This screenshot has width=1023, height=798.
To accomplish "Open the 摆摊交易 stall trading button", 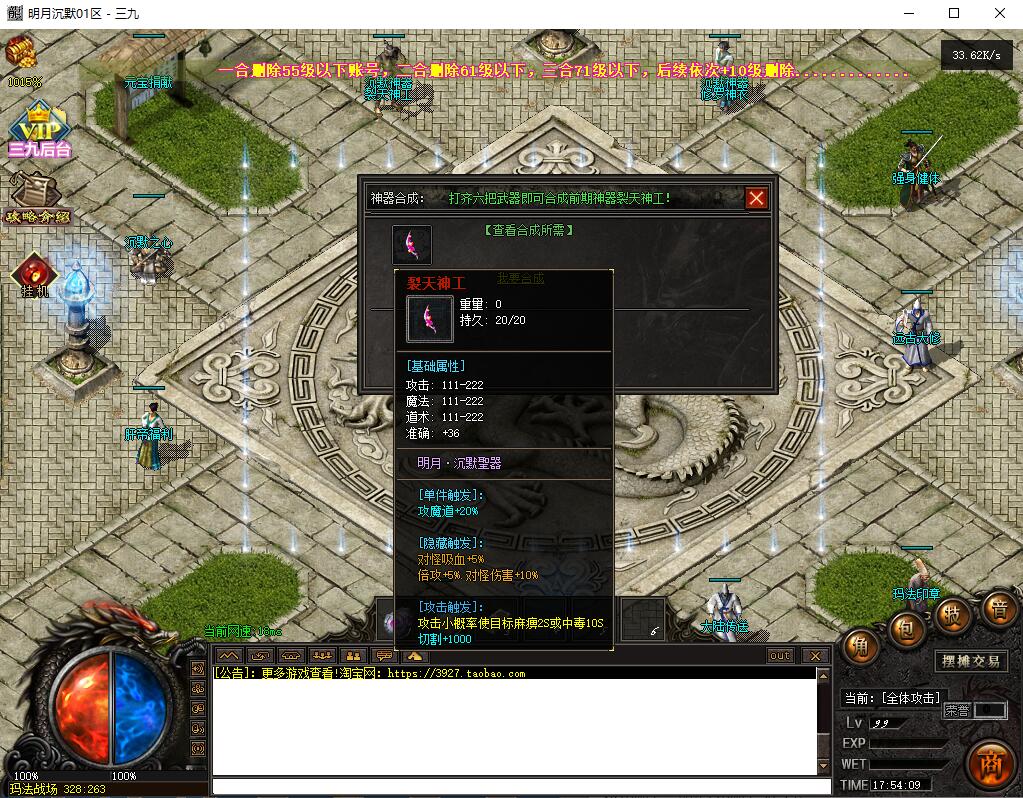I will (971, 661).
